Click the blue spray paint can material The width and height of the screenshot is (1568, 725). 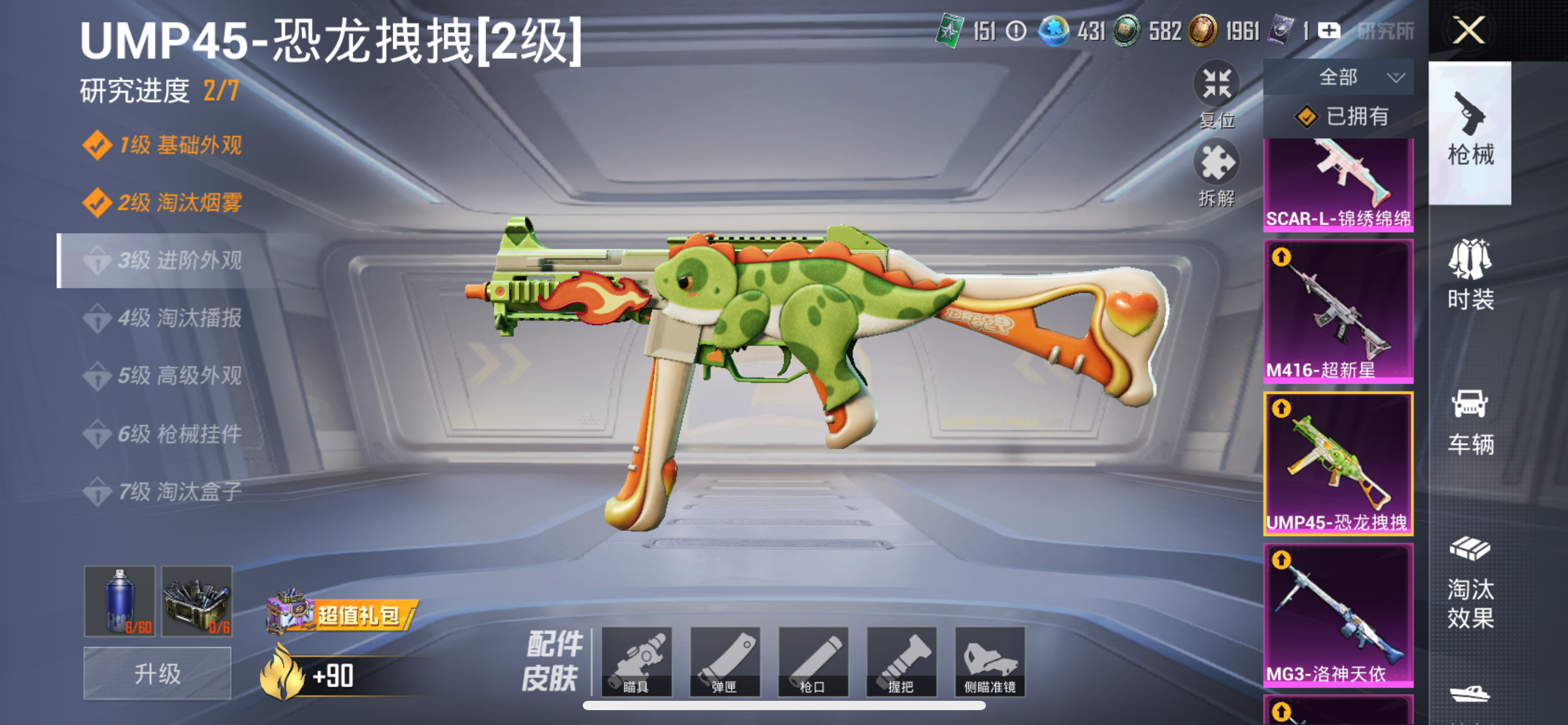[x=120, y=600]
